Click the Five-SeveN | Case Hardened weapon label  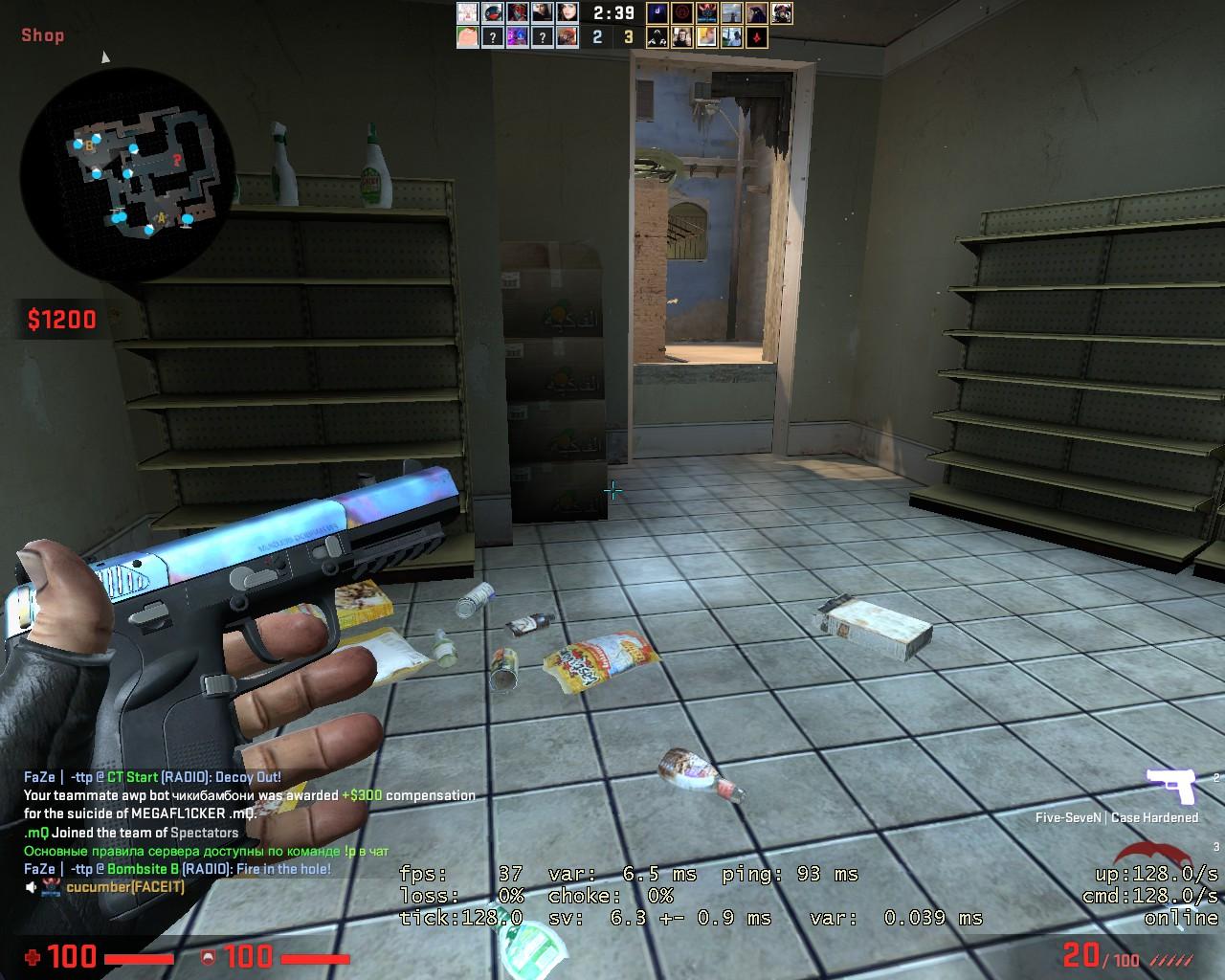pos(1116,817)
